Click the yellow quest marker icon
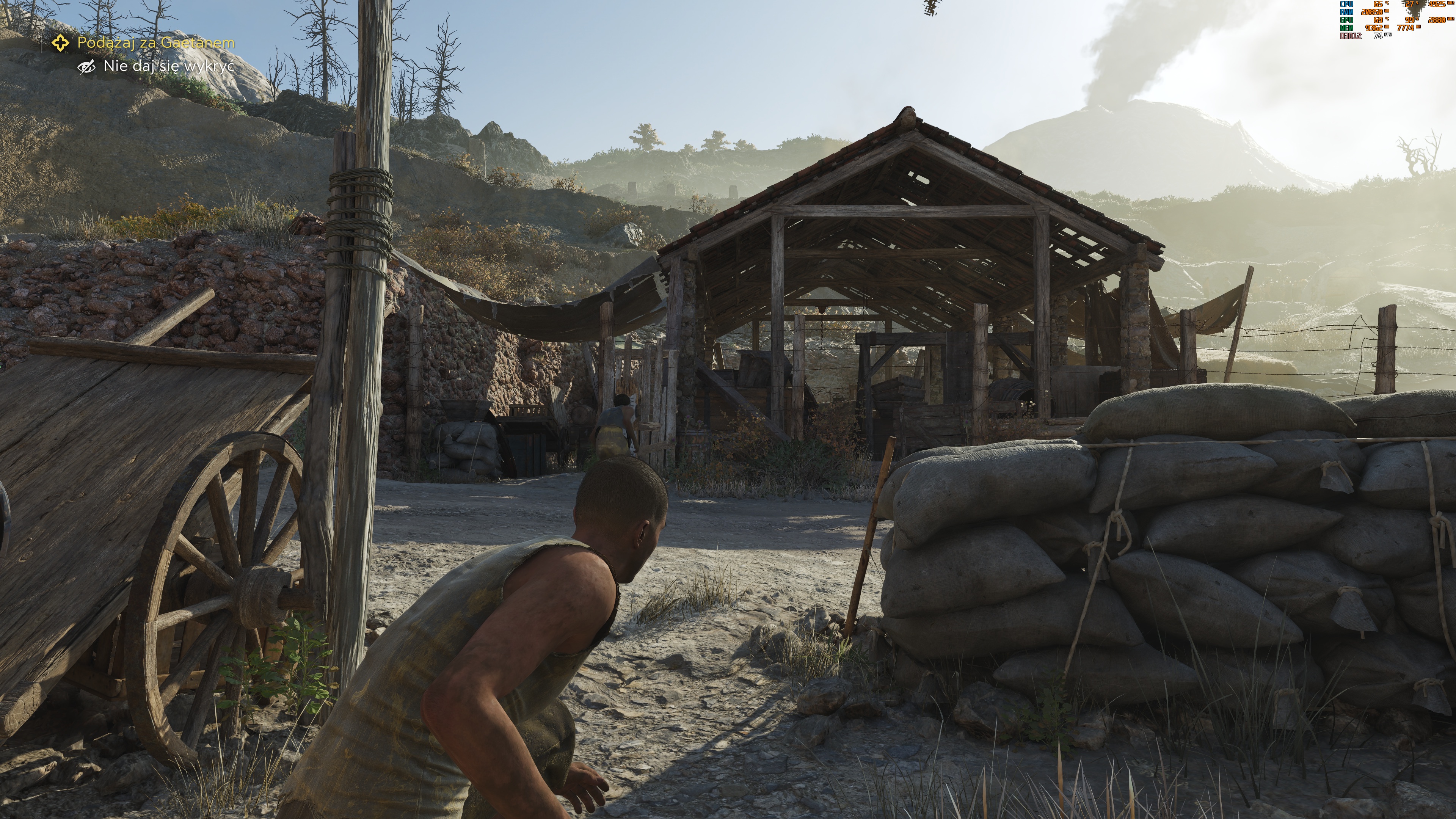Screen dimensions: 1456x819 coord(61,42)
